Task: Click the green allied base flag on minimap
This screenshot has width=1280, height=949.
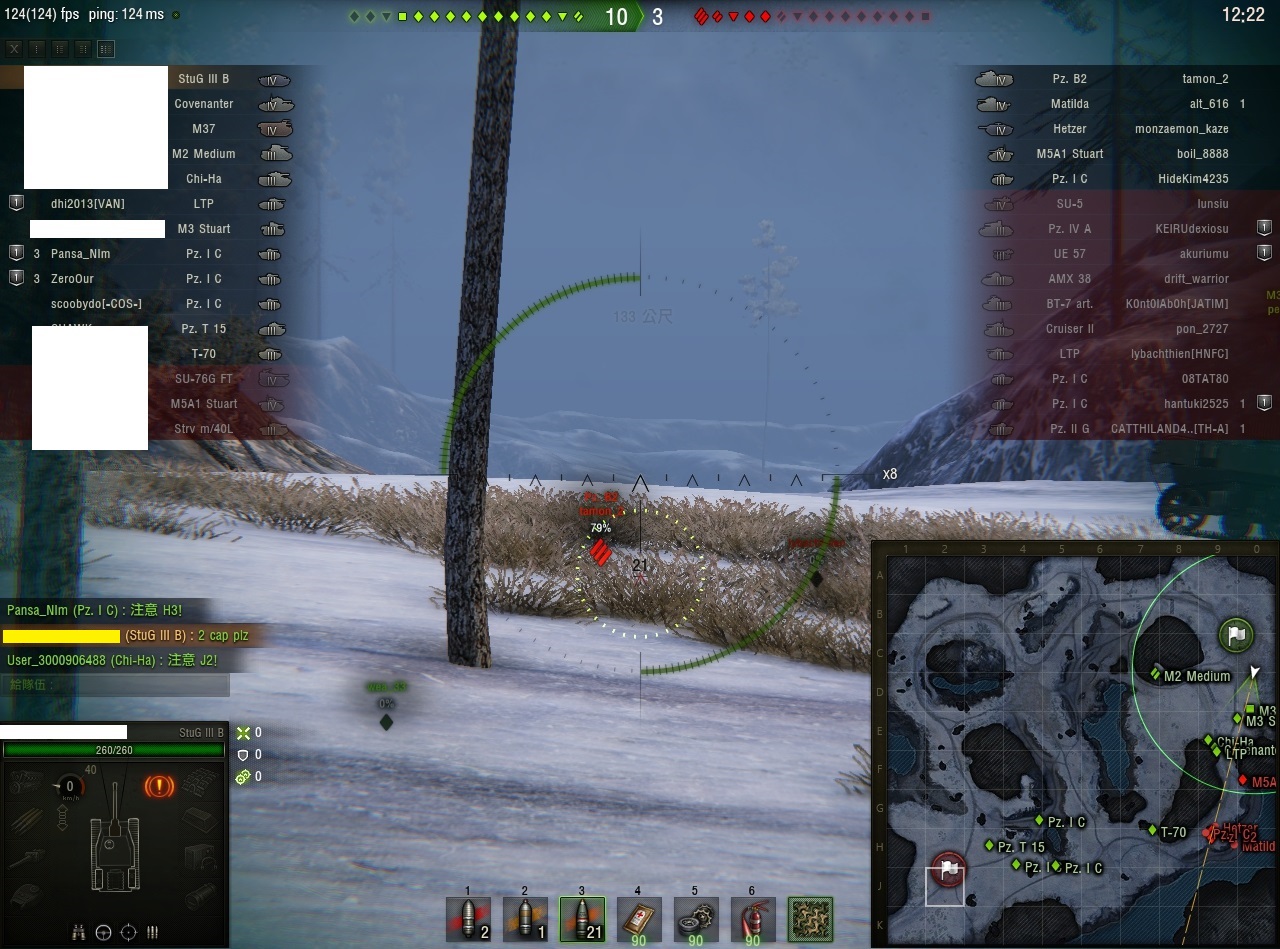Action: 1236,634
